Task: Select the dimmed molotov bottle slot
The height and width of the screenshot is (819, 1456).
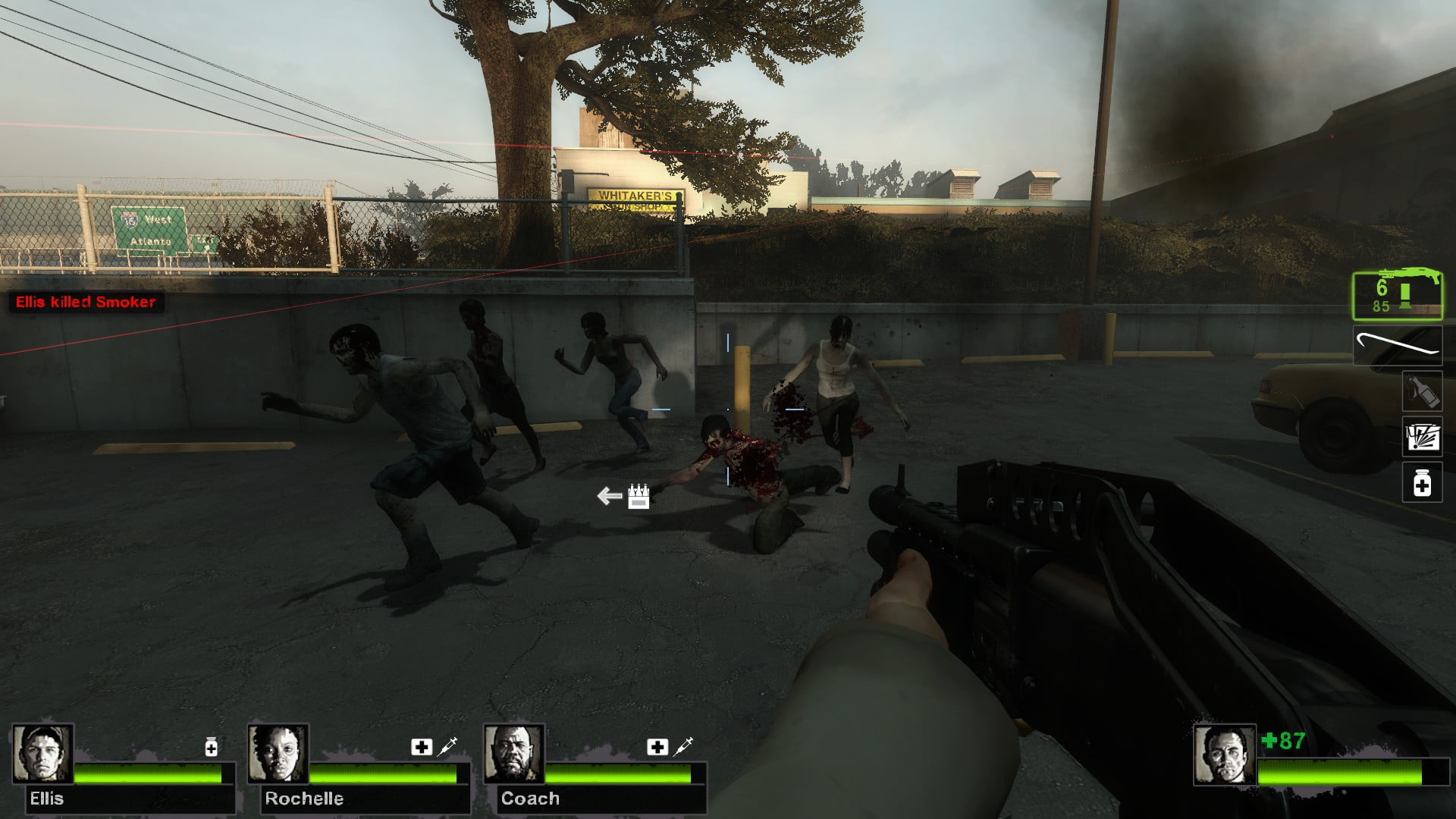Action: click(x=1421, y=391)
